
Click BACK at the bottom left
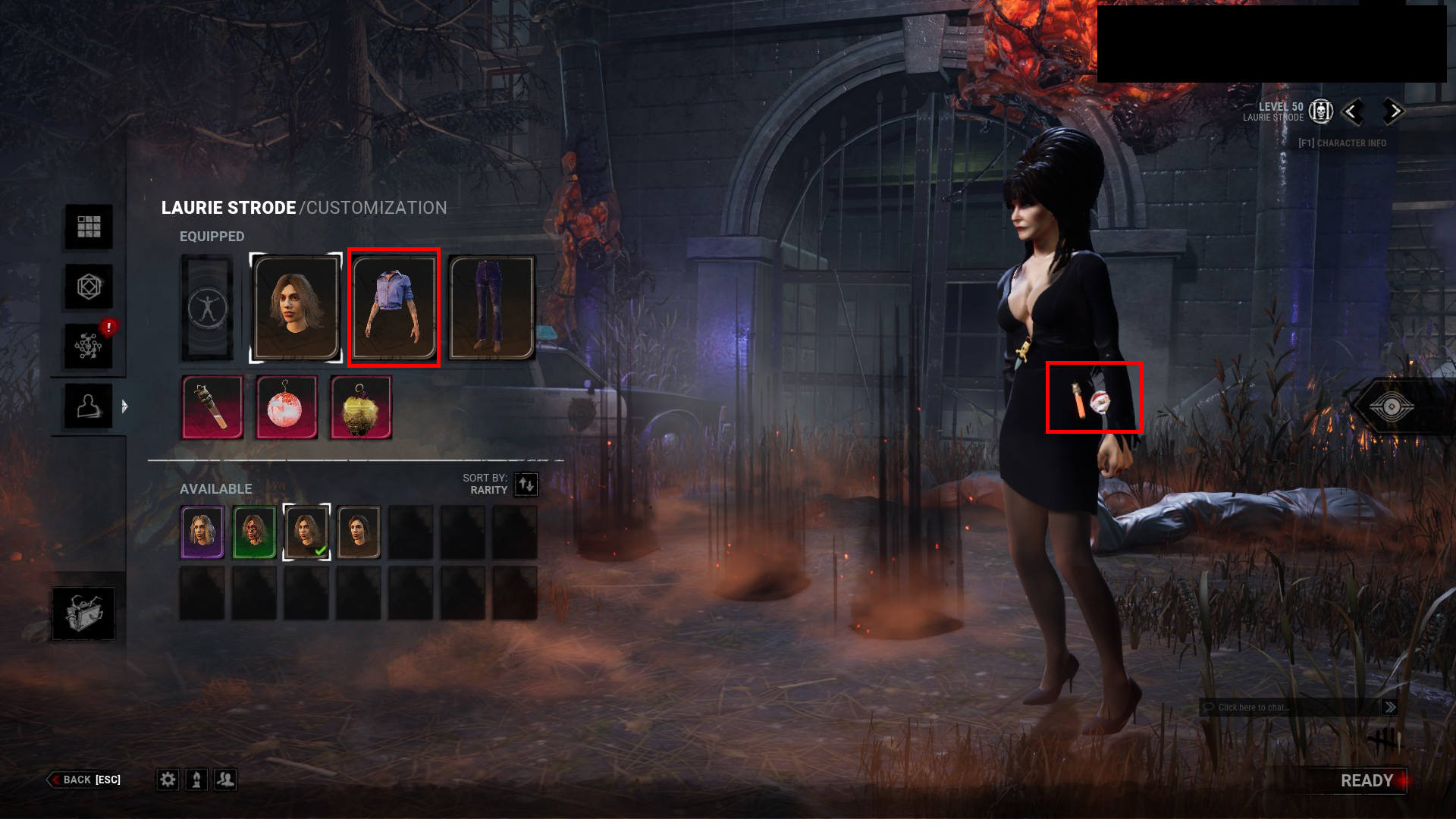75,780
